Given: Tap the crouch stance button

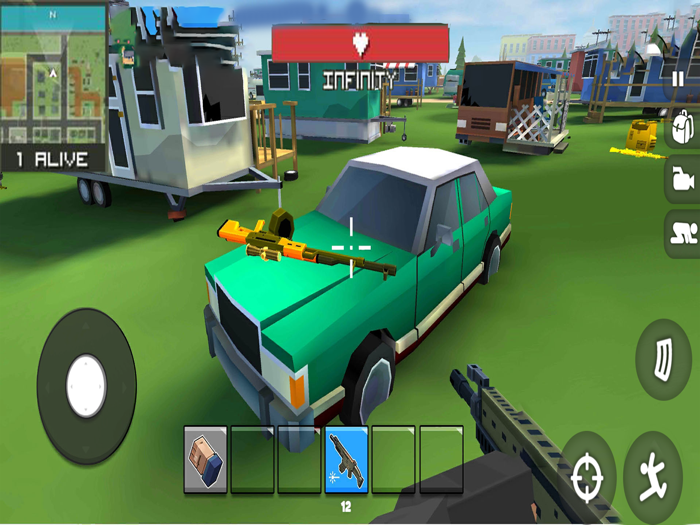Looking at the screenshot, I should (682, 233).
